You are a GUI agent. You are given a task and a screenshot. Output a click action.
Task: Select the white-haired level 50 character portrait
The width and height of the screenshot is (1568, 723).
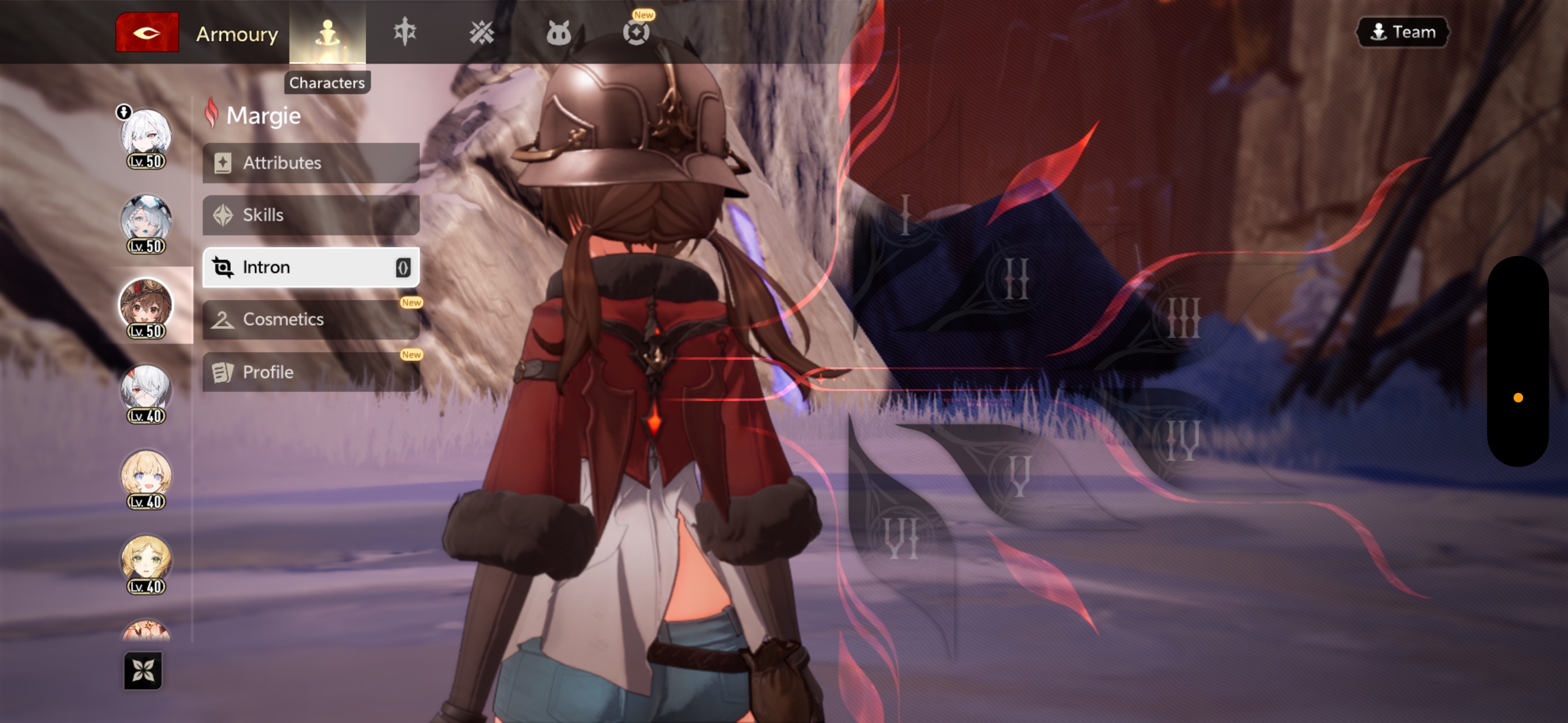click(146, 135)
